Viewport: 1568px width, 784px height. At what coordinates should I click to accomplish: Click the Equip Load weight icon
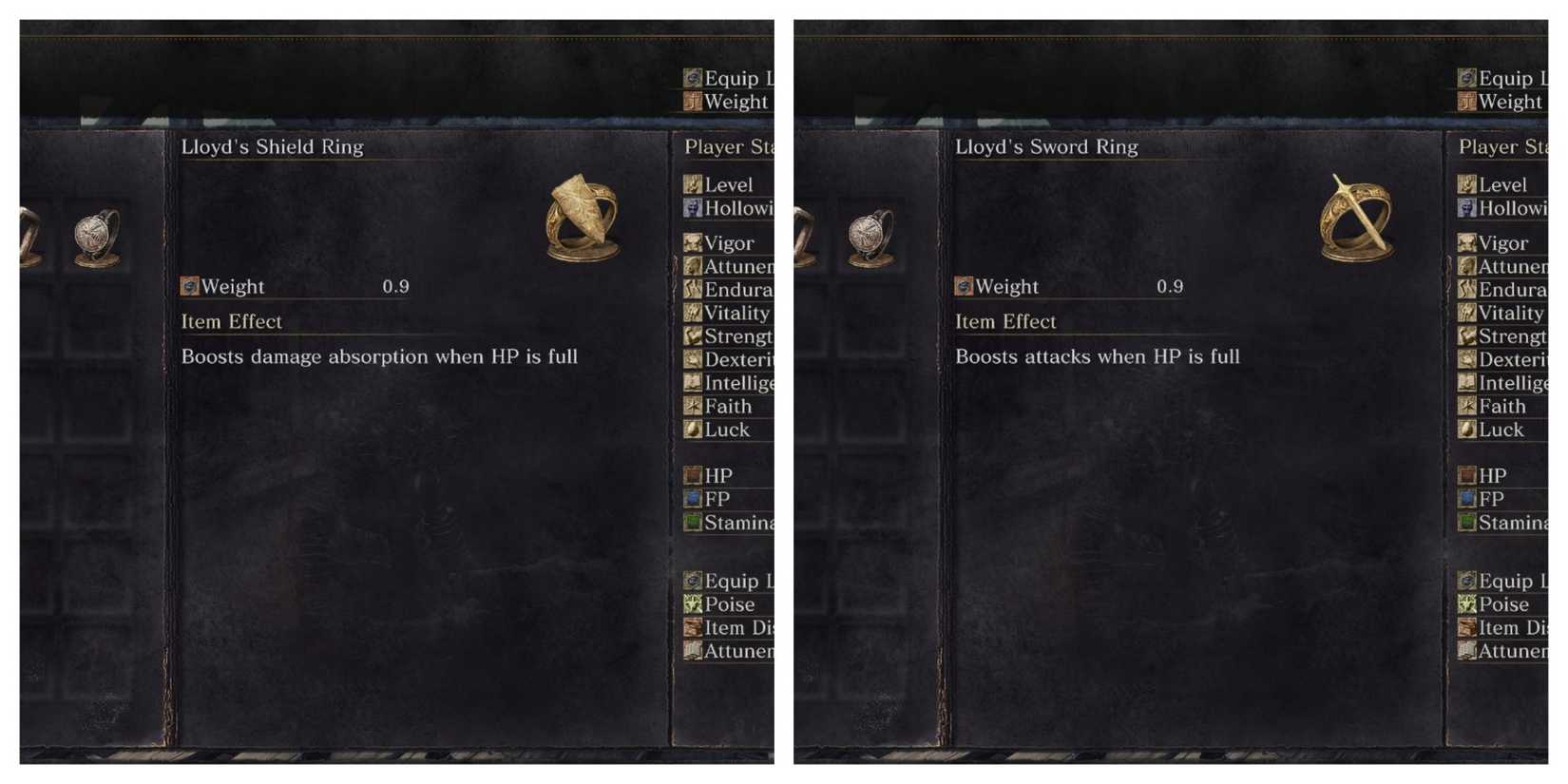pyautogui.click(x=693, y=581)
